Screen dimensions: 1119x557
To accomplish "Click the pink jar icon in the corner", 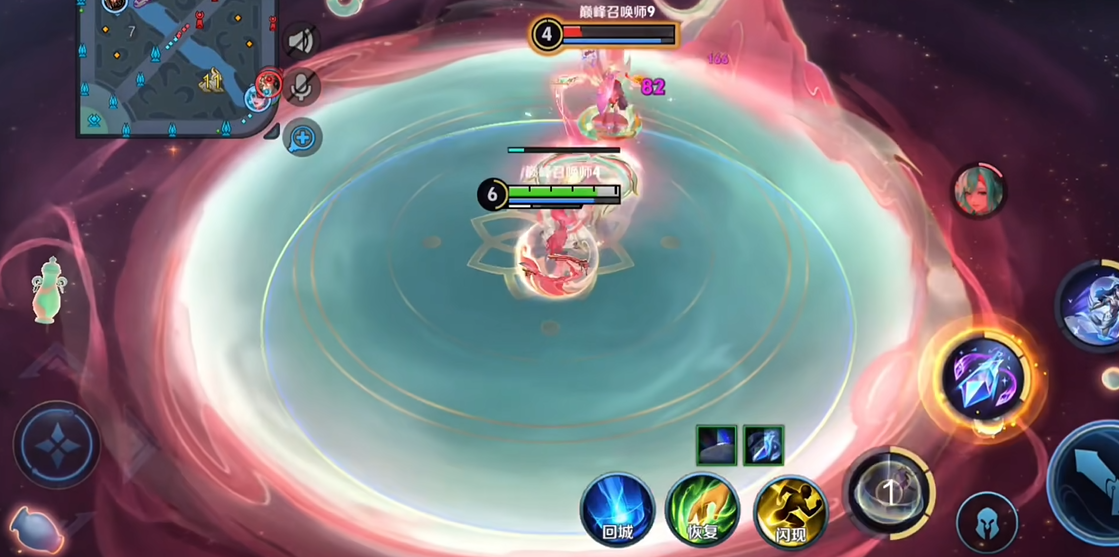I will point(35,531).
